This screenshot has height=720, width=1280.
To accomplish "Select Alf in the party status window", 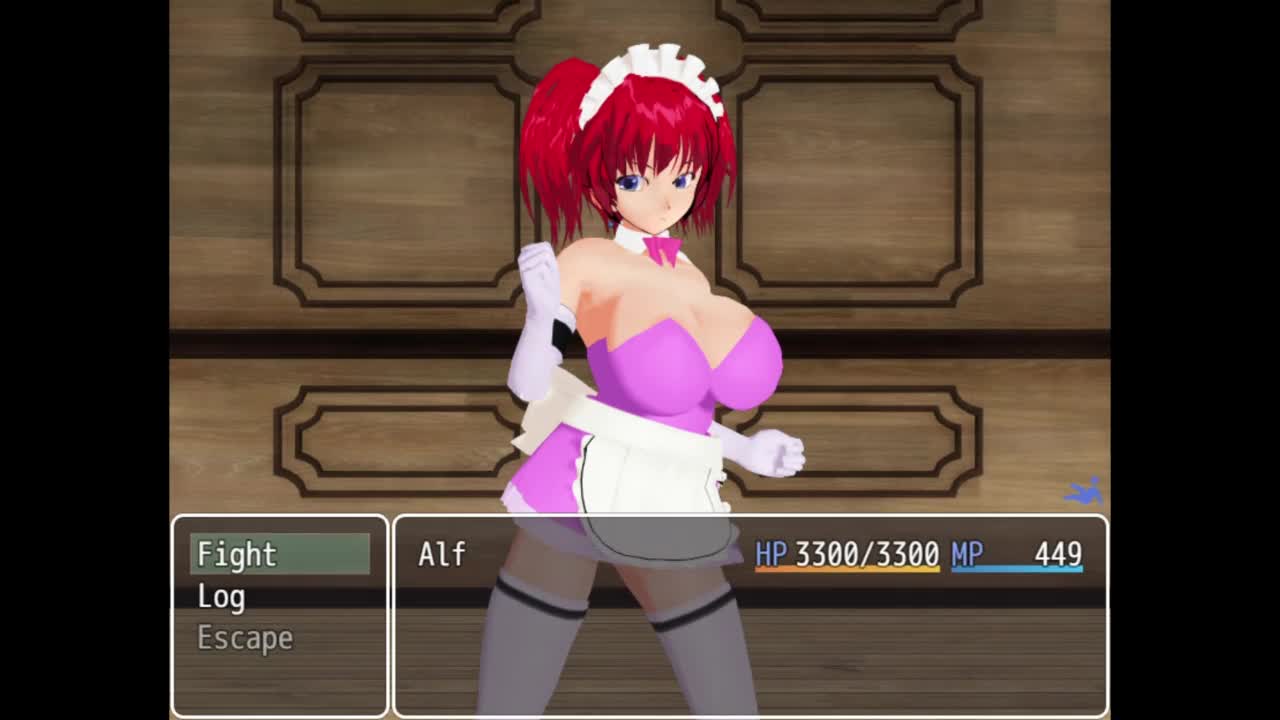I will (x=442, y=554).
